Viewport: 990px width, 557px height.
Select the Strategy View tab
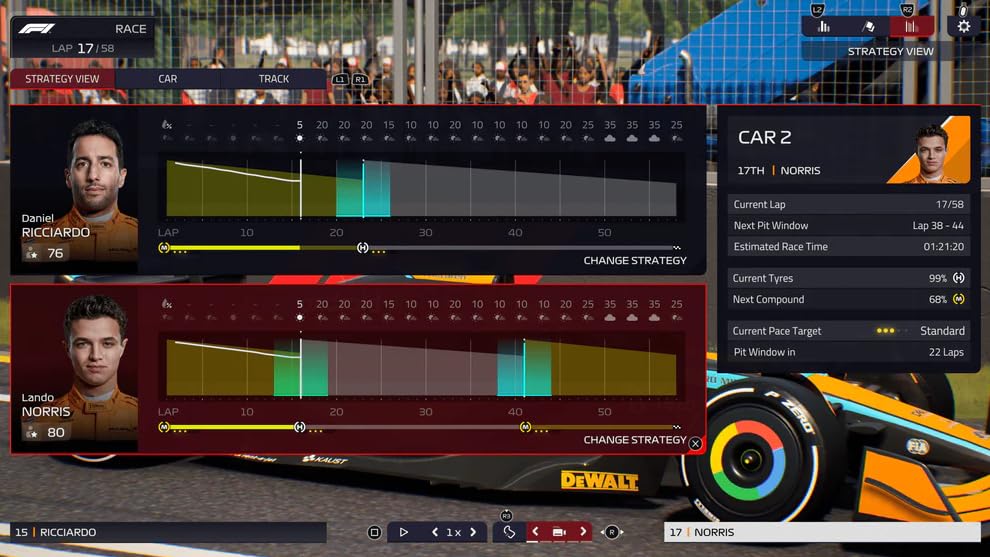(62, 79)
